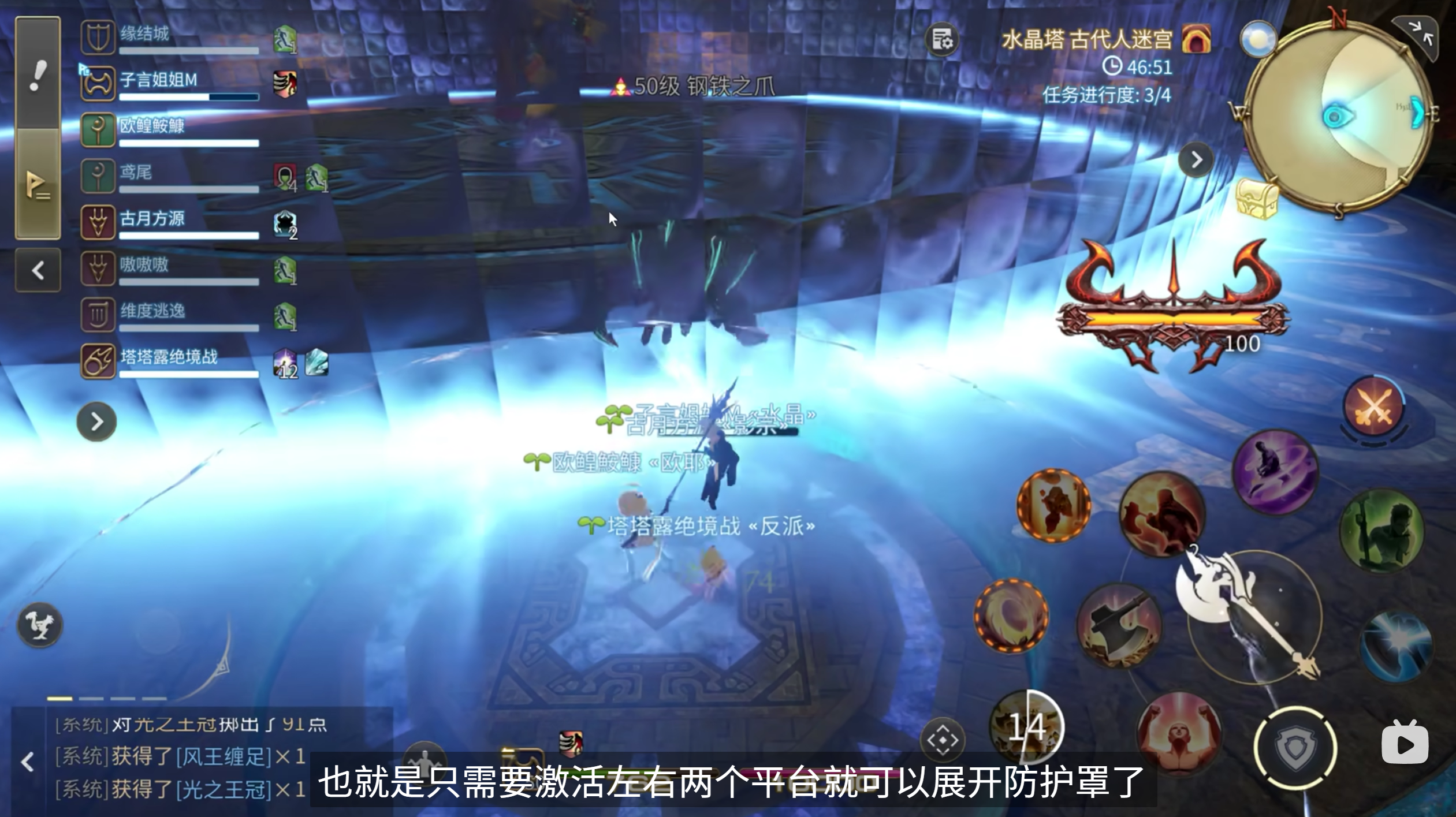Expand the party list via the right arrow
Image resolution: width=1456 pixels, height=817 pixels.
coord(97,421)
